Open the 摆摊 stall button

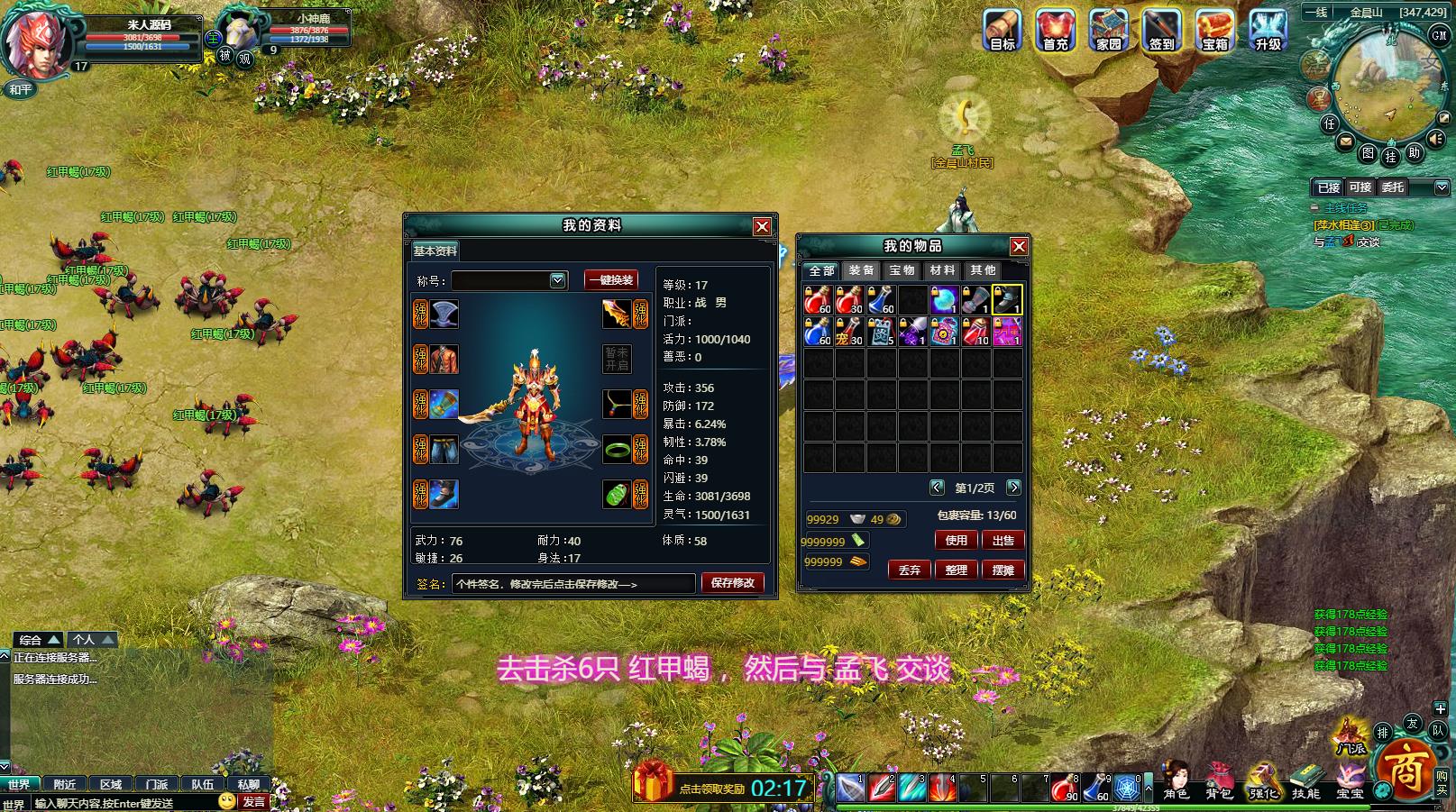pos(1003,570)
